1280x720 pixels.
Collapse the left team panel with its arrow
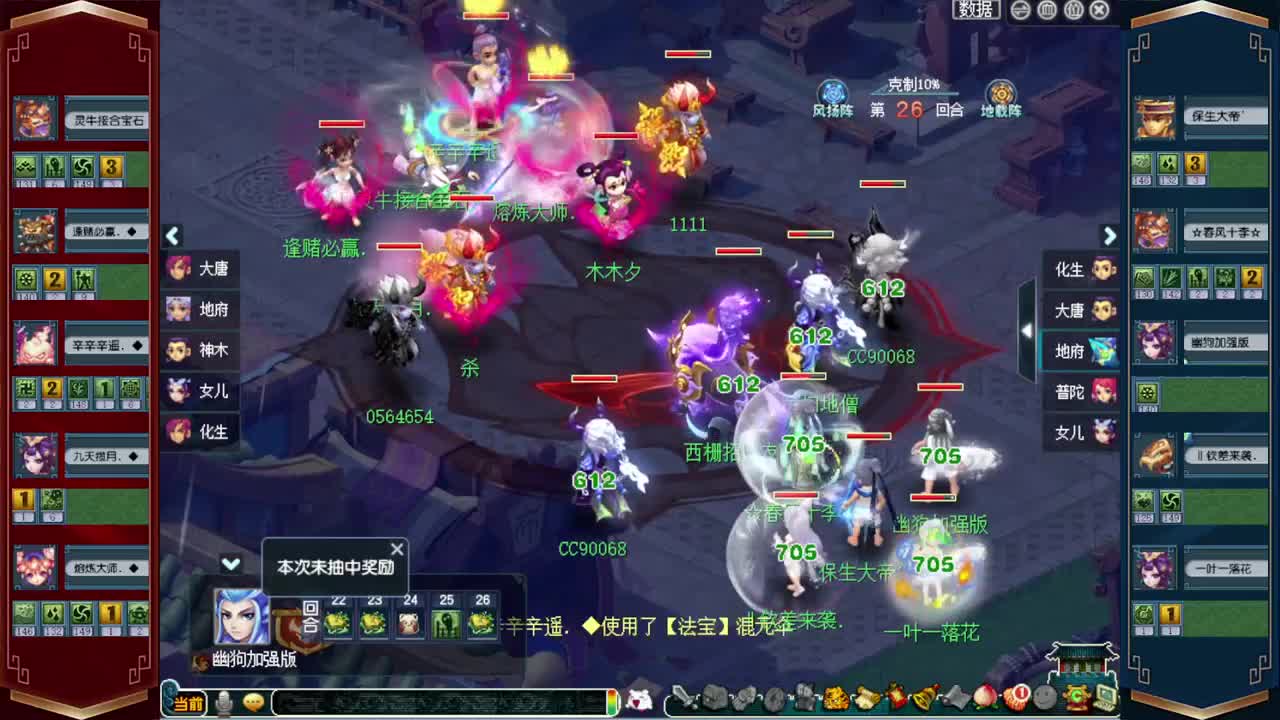pos(172,237)
